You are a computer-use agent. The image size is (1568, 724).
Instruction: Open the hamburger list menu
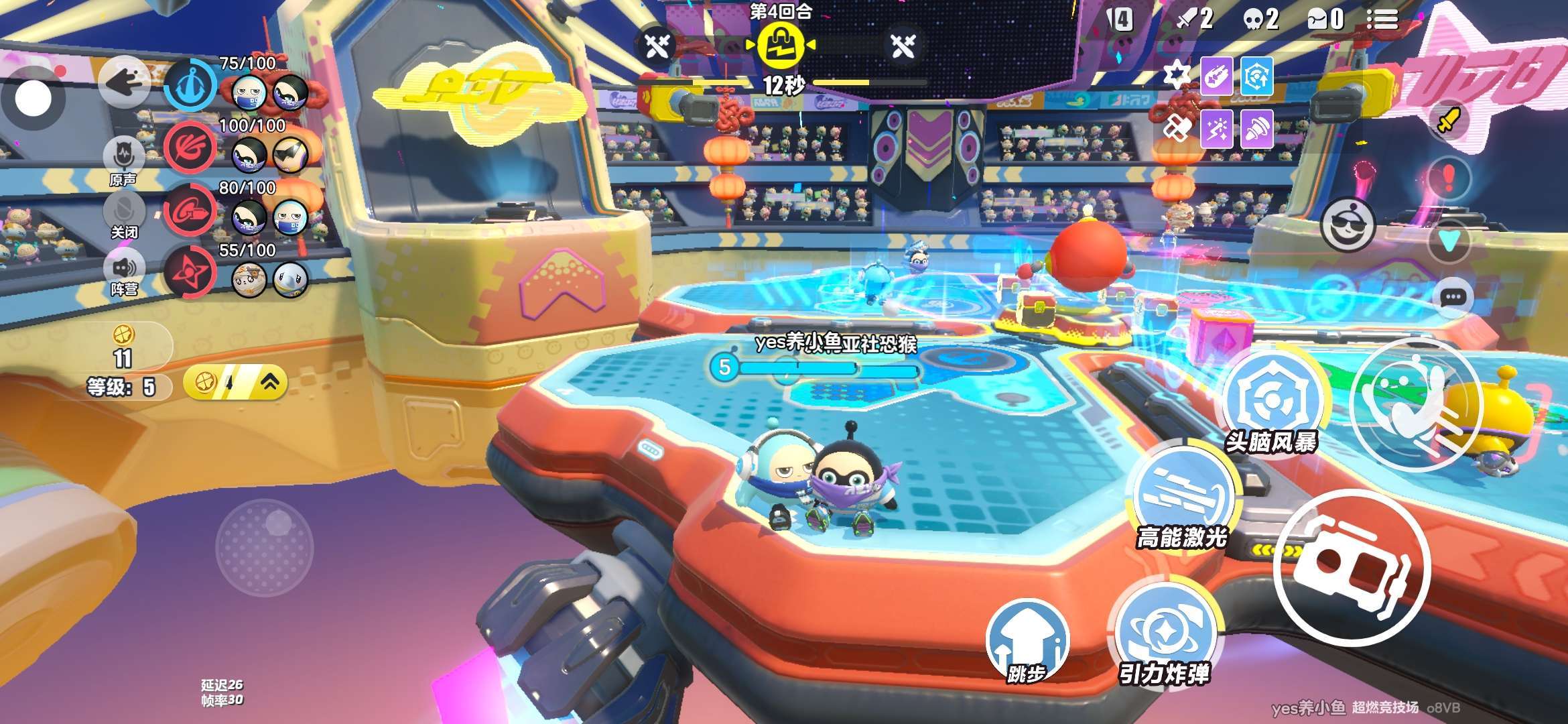pos(1382,19)
